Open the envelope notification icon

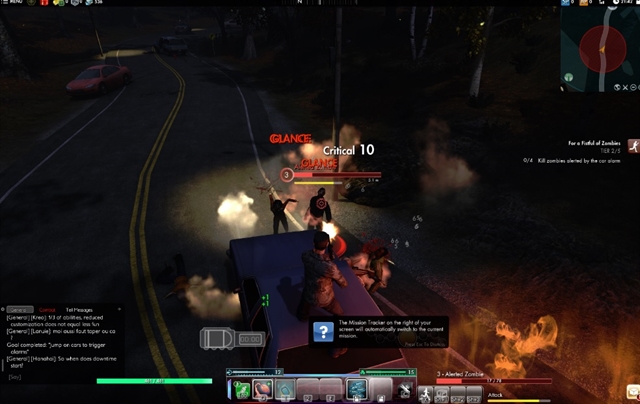tap(632, 391)
